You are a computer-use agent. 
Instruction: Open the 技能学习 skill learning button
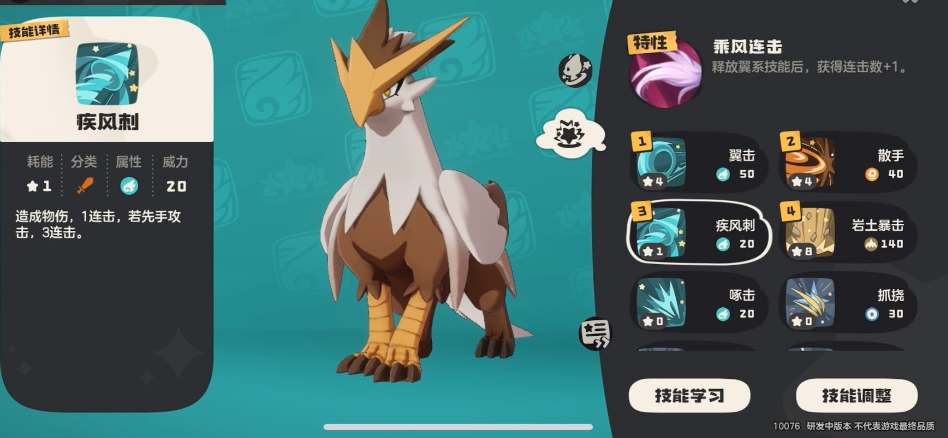[688, 394]
